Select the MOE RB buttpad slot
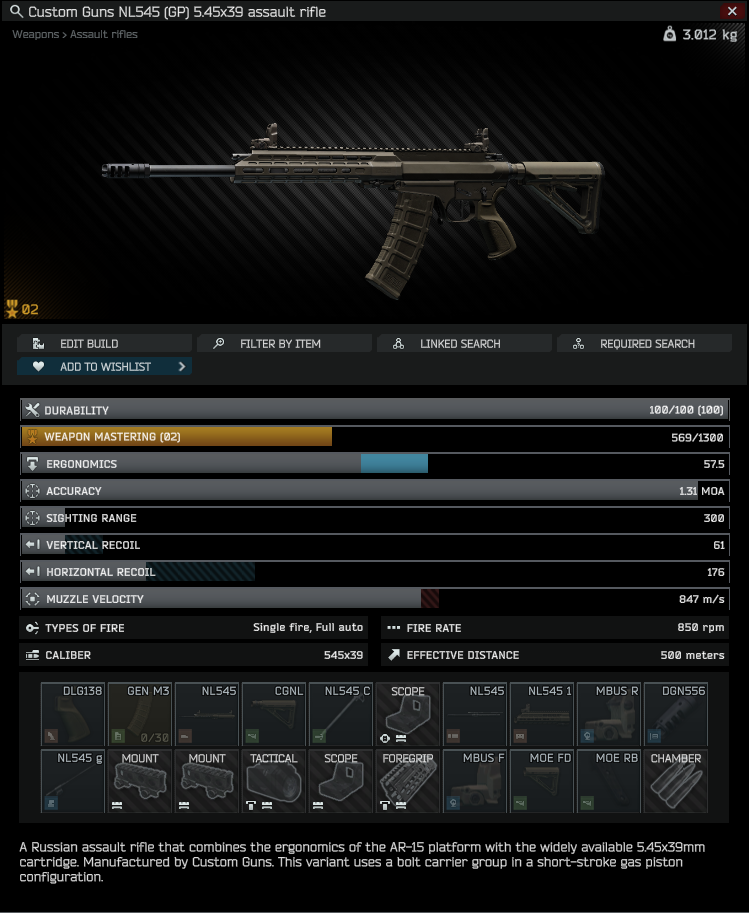 coord(609,781)
